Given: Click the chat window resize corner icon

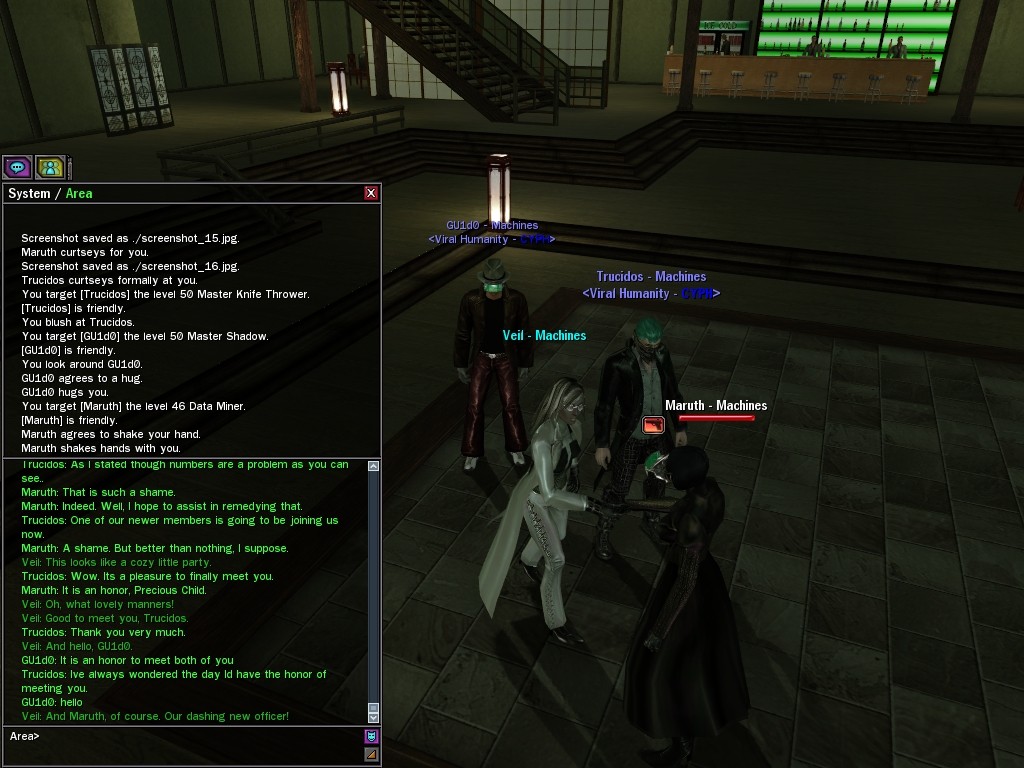Looking at the screenshot, I should (x=372, y=754).
